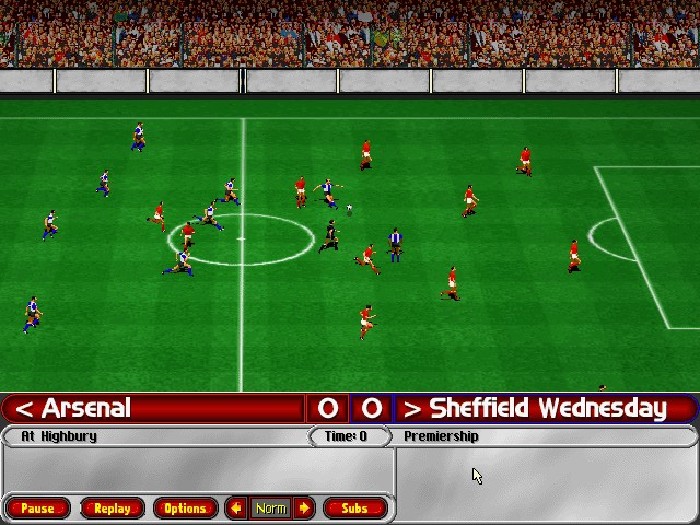Open the Options menu
Image resolution: width=700 pixels, height=525 pixels.
pos(185,508)
